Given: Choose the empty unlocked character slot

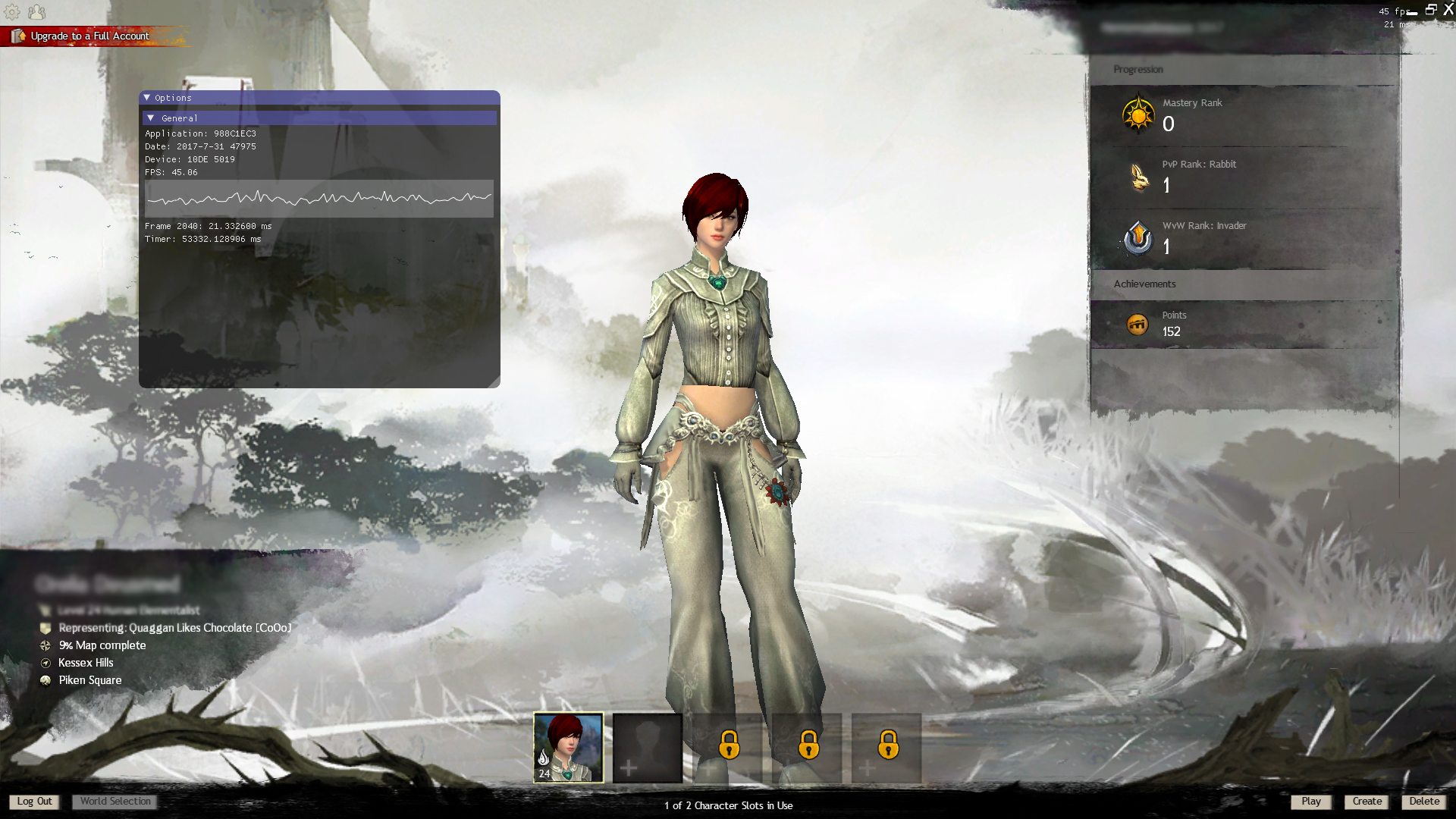Looking at the screenshot, I should pos(647,747).
